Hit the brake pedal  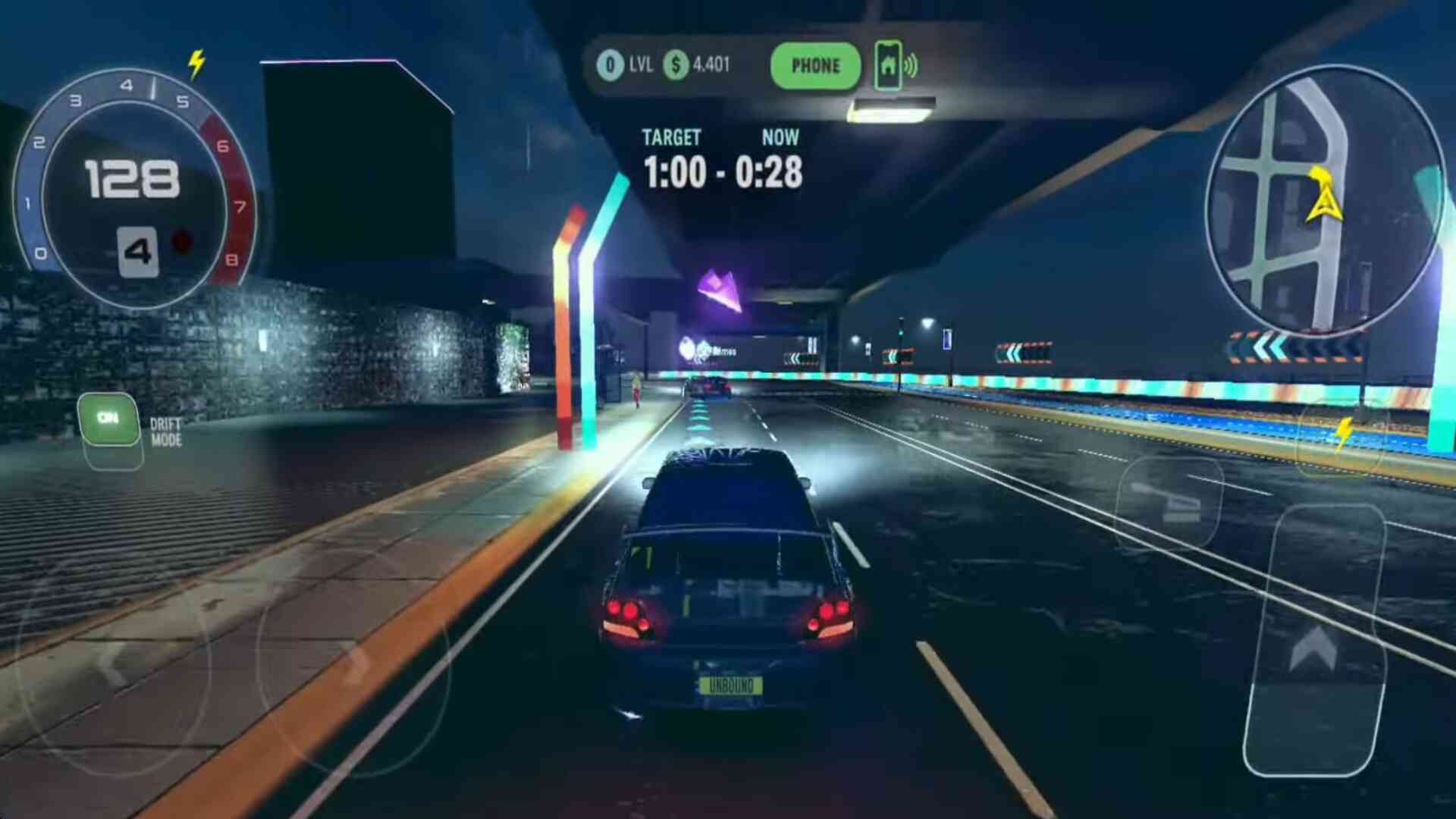coord(1168,502)
